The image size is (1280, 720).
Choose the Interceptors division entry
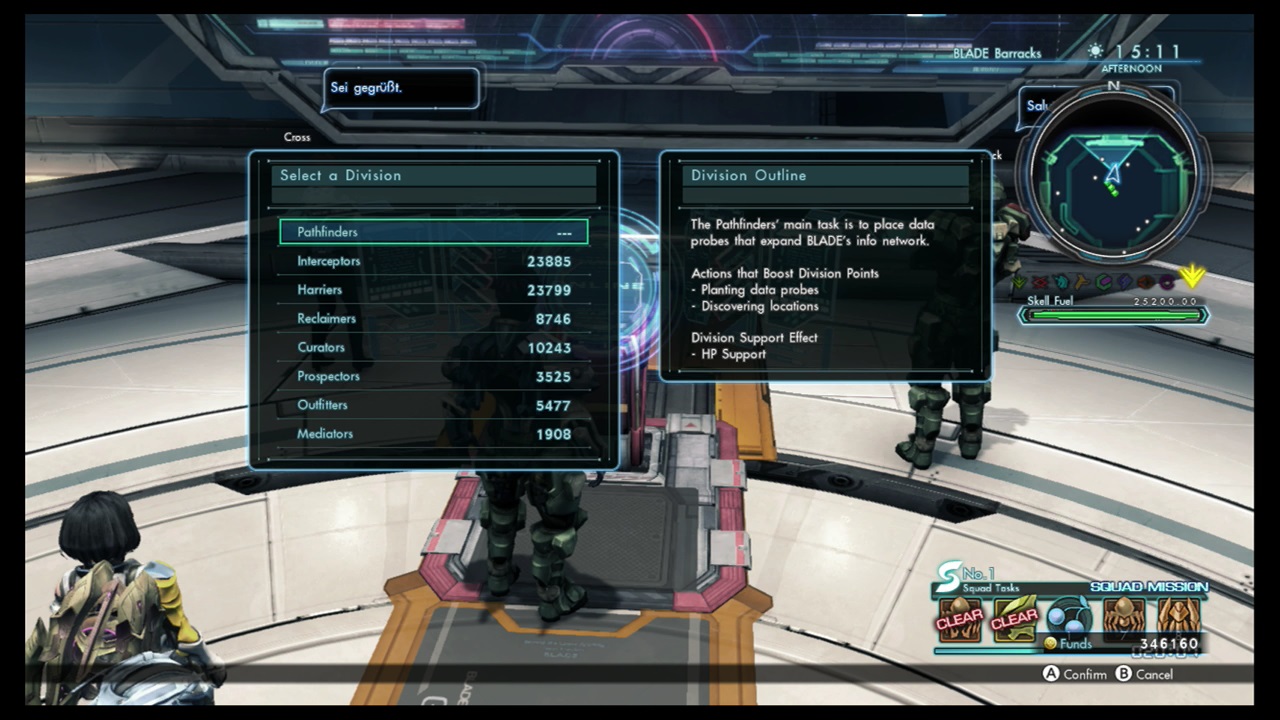[x=433, y=261]
